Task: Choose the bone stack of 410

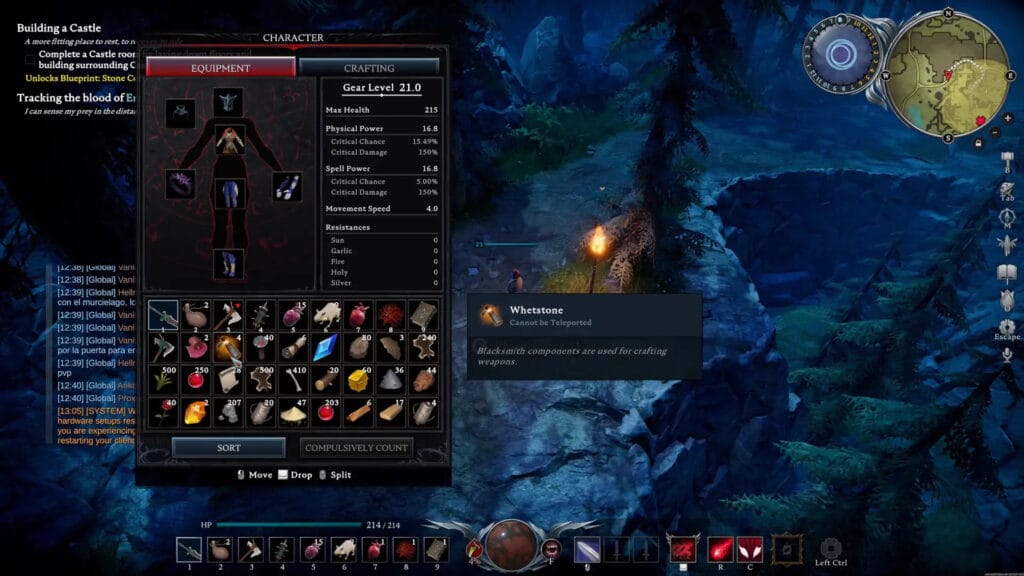Action: click(x=294, y=379)
